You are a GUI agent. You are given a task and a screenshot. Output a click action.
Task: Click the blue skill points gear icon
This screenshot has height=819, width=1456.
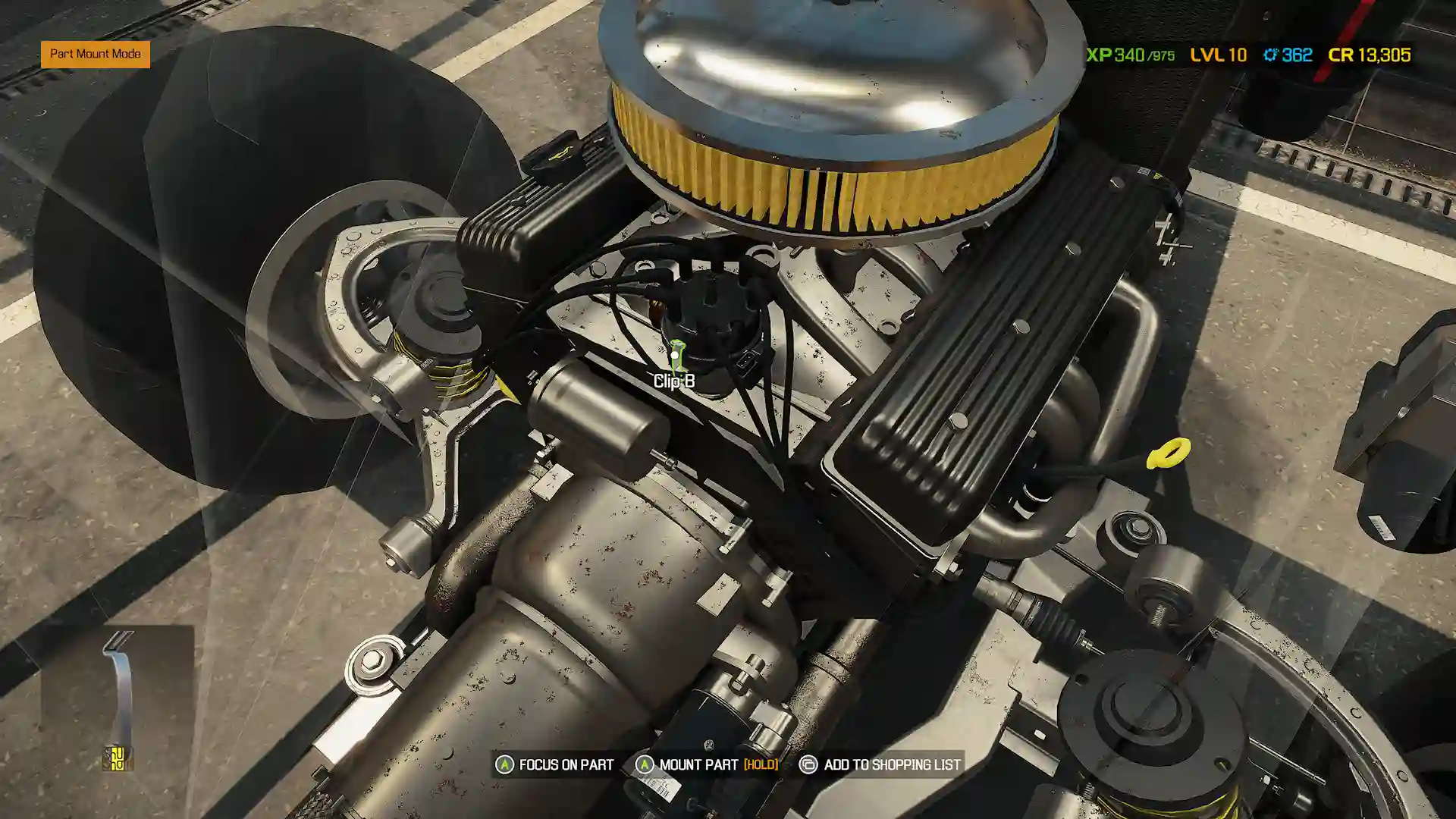click(x=1269, y=55)
